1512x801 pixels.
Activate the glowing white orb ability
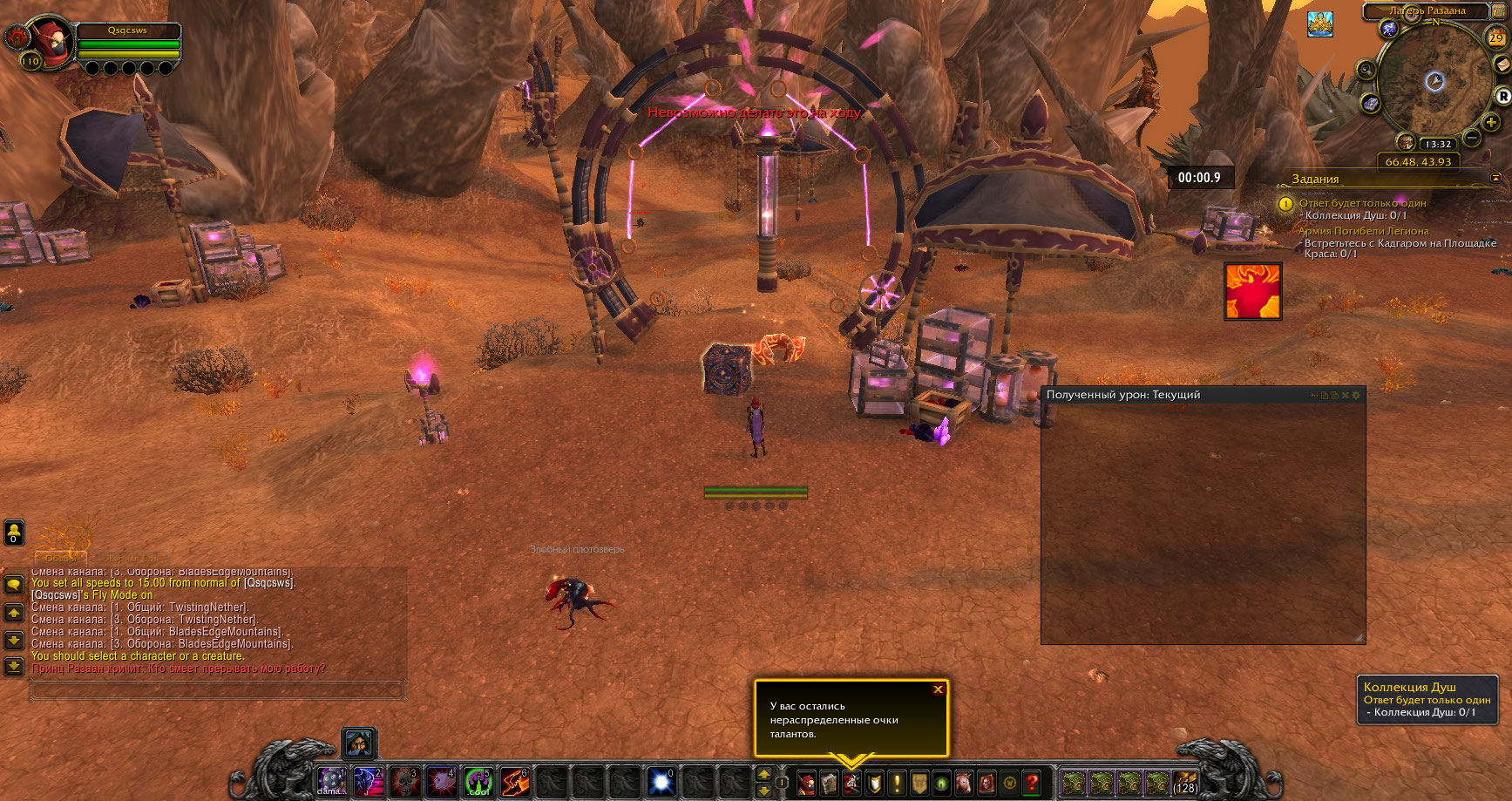(x=661, y=782)
